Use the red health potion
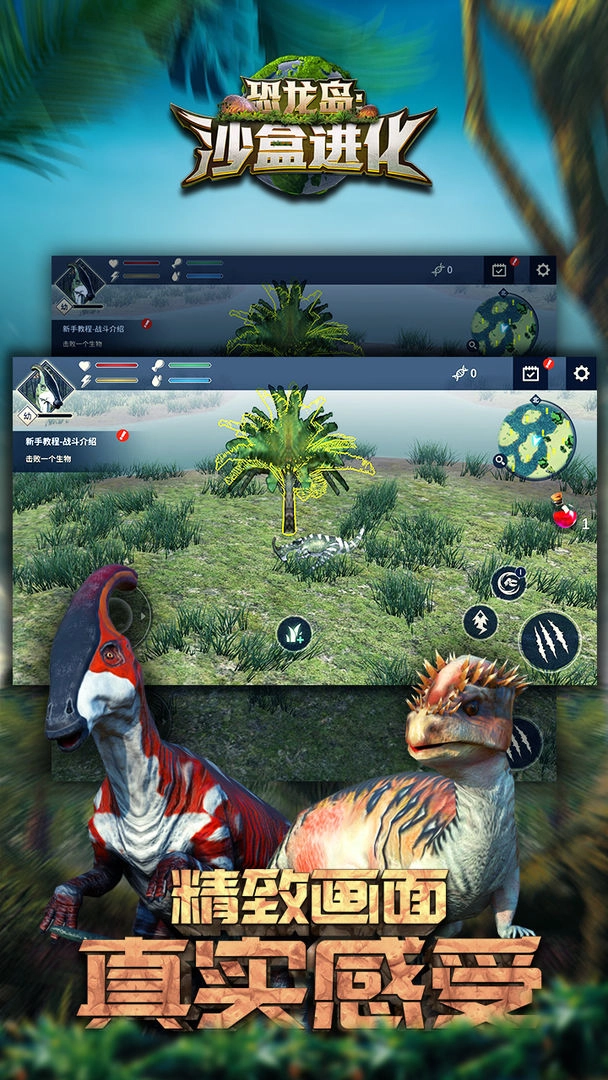Image resolution: width=608 pixels, height=1080 pixels. pos(565,517)
